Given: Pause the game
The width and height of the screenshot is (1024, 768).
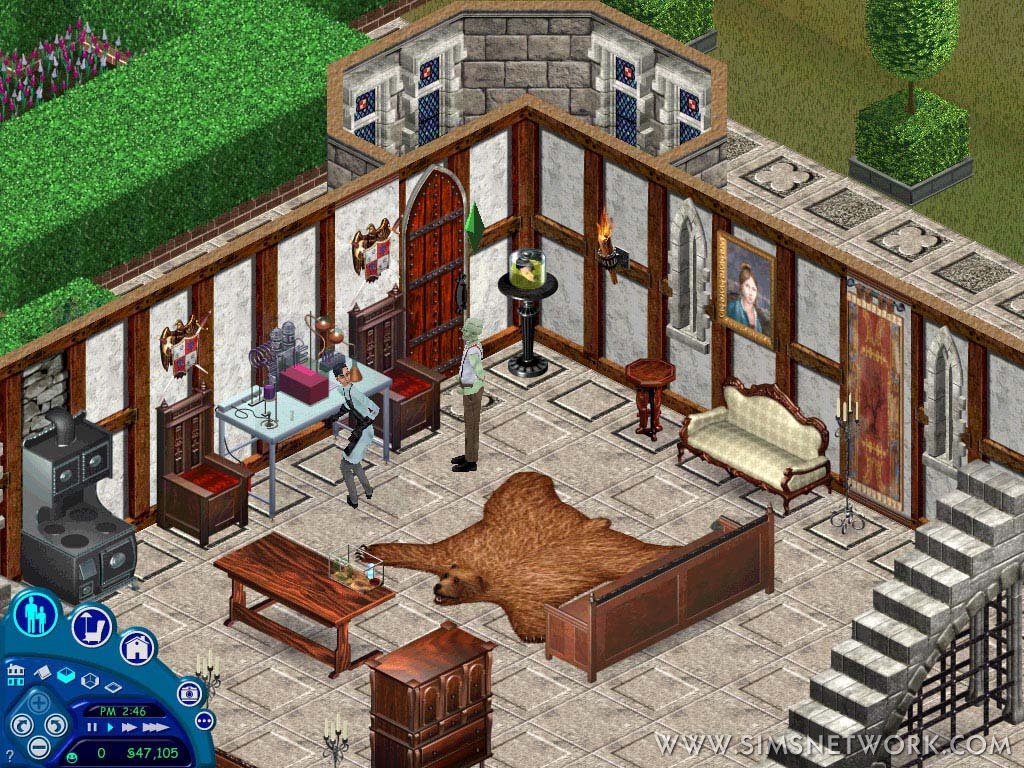Looking at the screenshot, I should tap(91, 728).
